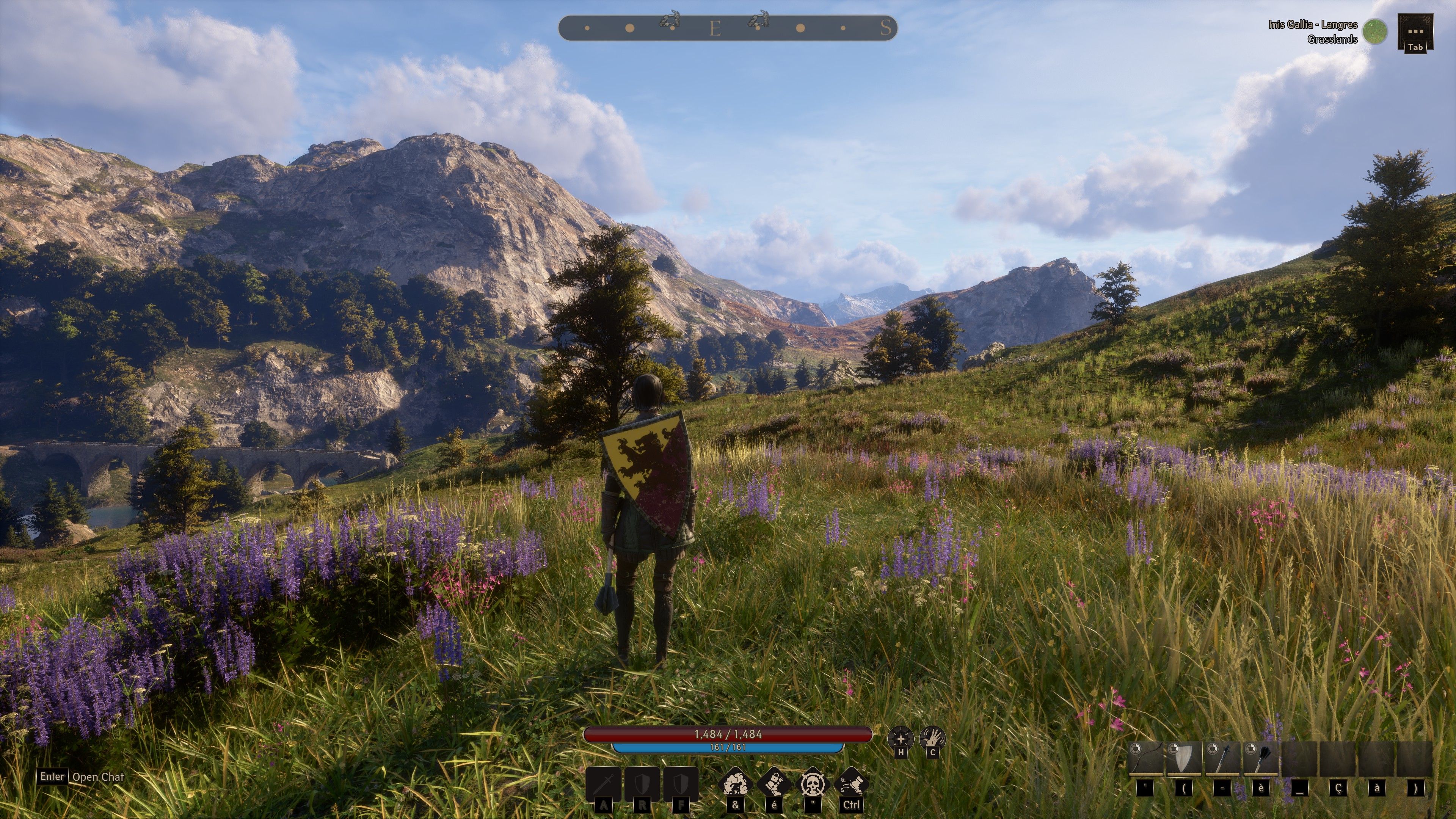This screenshot has height=819, width=1456.
Task: Open the three-dot main menu button
Action: (1415, 32)
